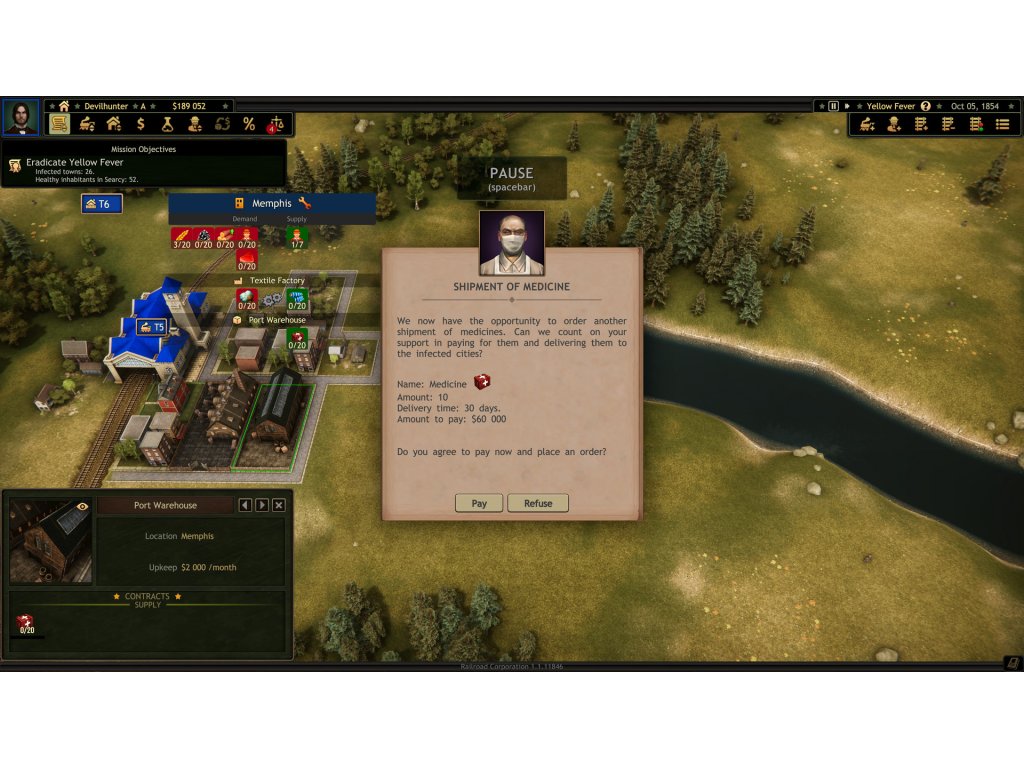Close the Port Warehouse panel
1024x768 pixels.
tap(279, 505)
